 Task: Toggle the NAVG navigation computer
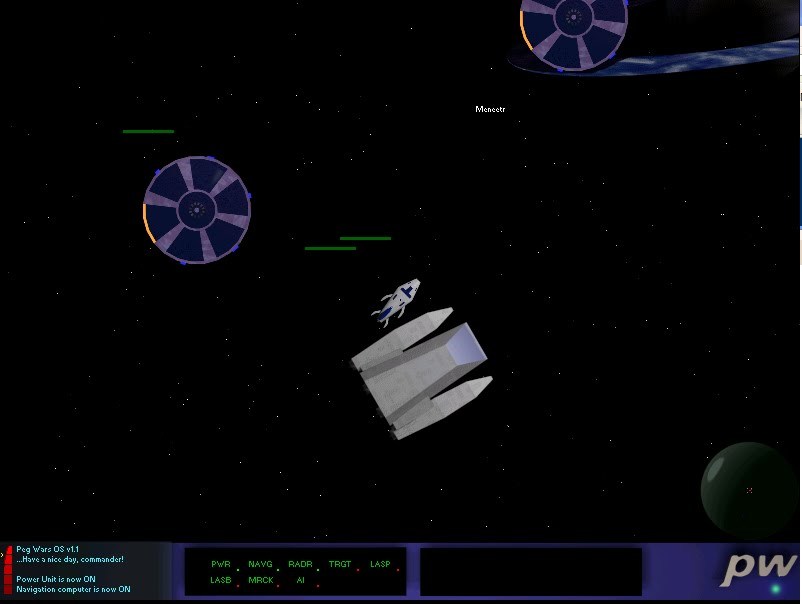(260, 565)
